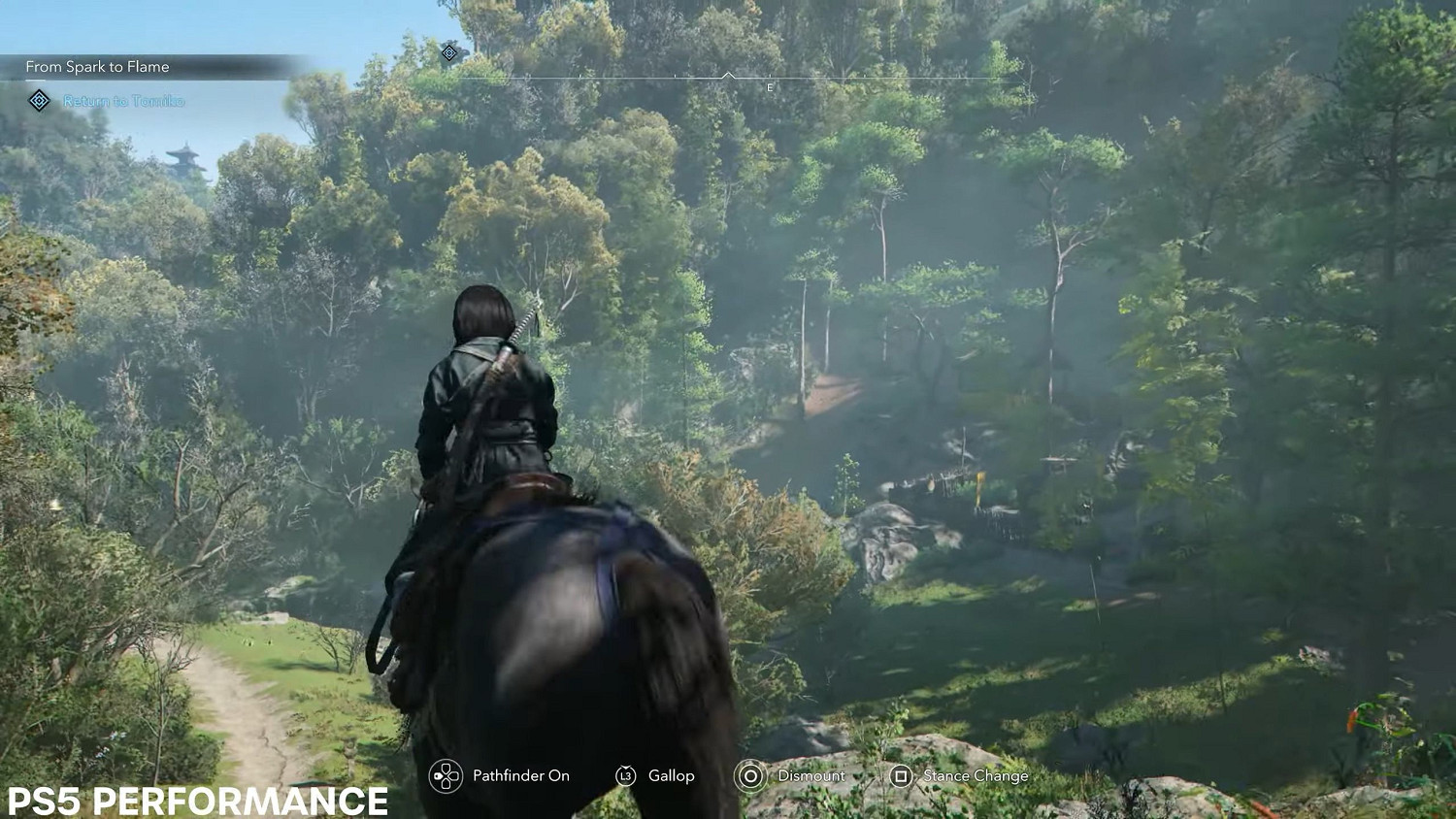Click the Square button Stance Change icon
Viewport: 1456px width, 819px height.
(903, 776)
